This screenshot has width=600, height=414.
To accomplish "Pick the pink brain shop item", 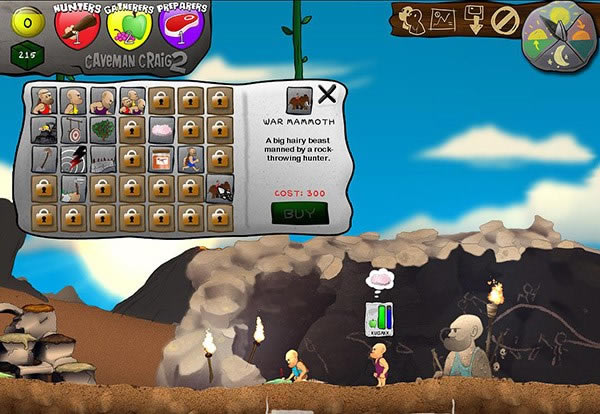I will pyautogui.click(x=161, y=129).
